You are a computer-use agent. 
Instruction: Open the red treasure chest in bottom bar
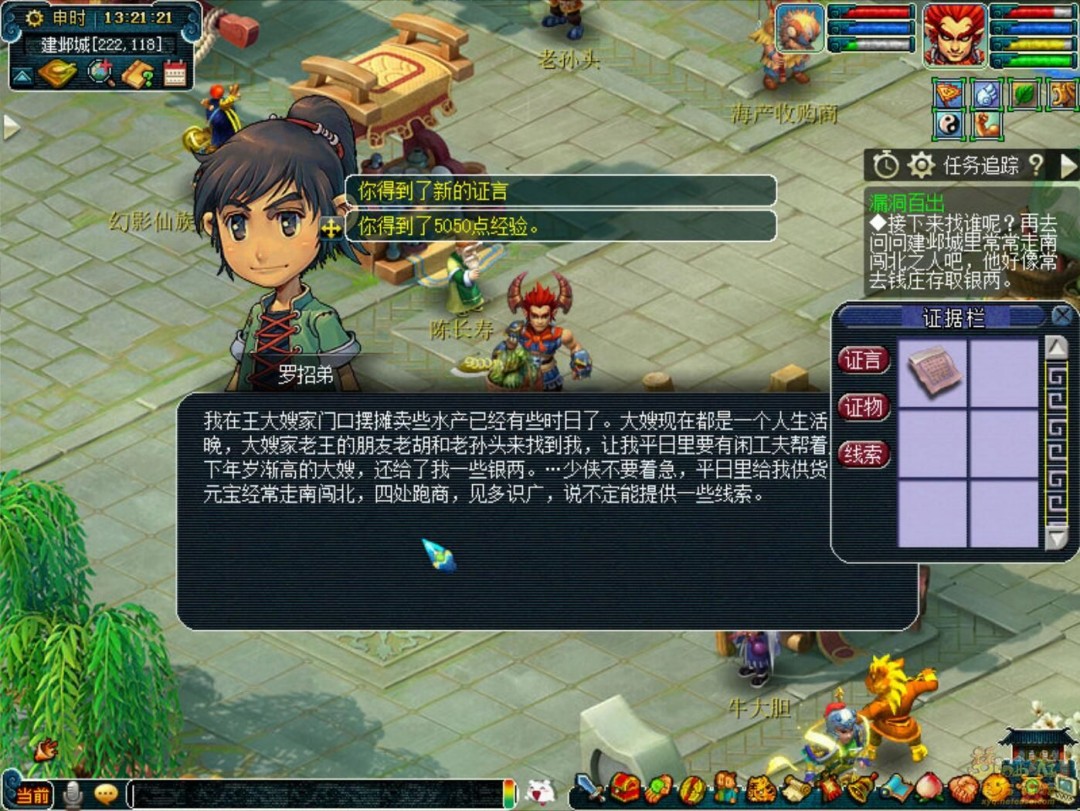pyautogui.click(x=625, y=789)
